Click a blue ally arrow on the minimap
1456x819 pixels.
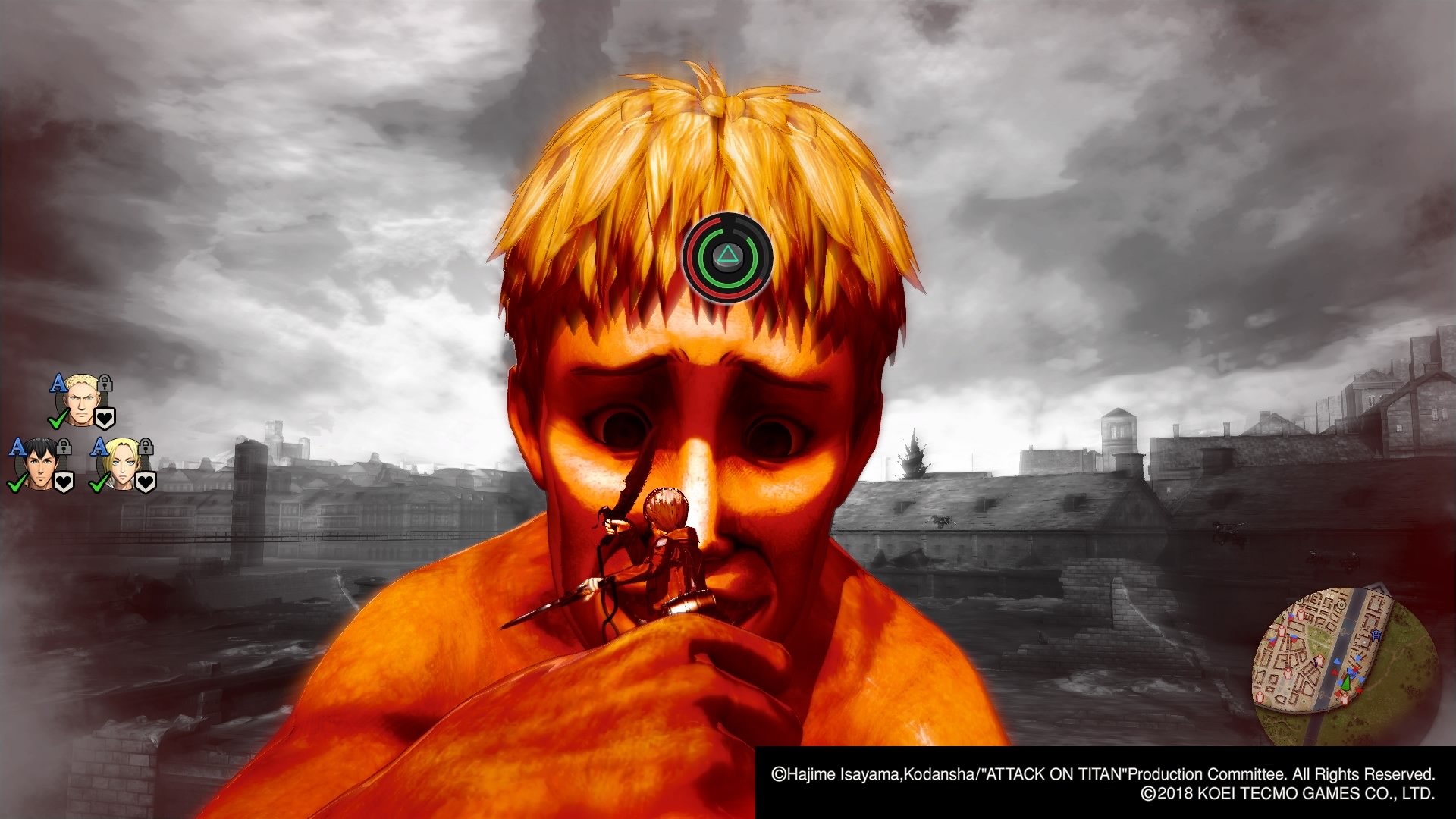click(x=1337, y=662)
